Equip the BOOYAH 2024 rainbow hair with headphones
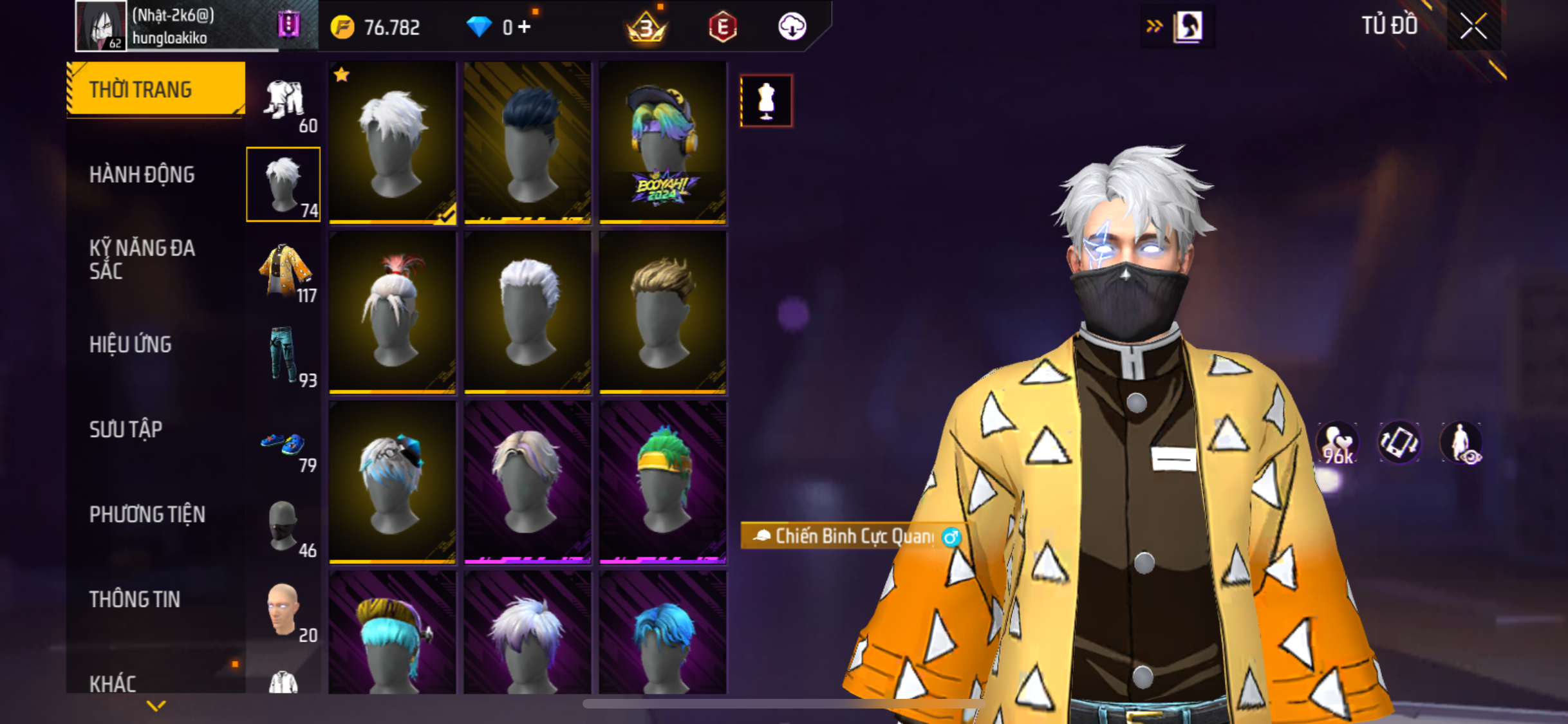The image size is (1568, 724). [662, 143]
